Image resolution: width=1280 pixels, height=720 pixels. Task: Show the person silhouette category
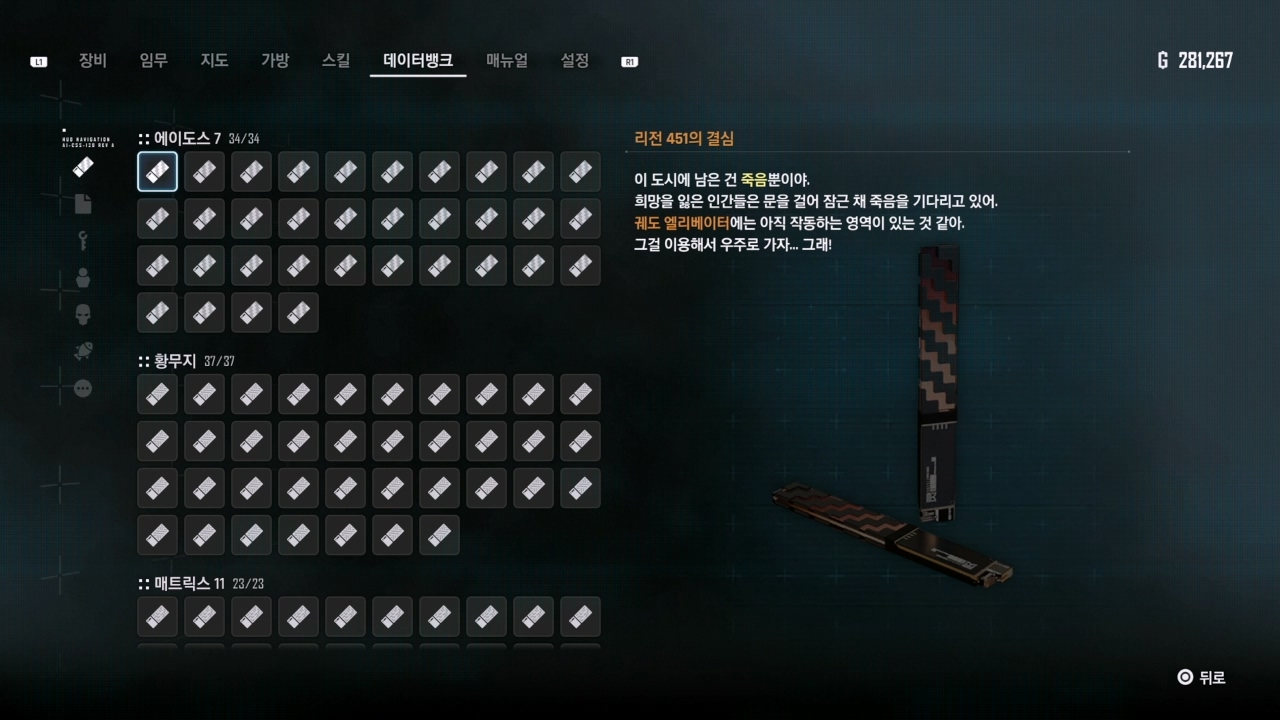83,278
